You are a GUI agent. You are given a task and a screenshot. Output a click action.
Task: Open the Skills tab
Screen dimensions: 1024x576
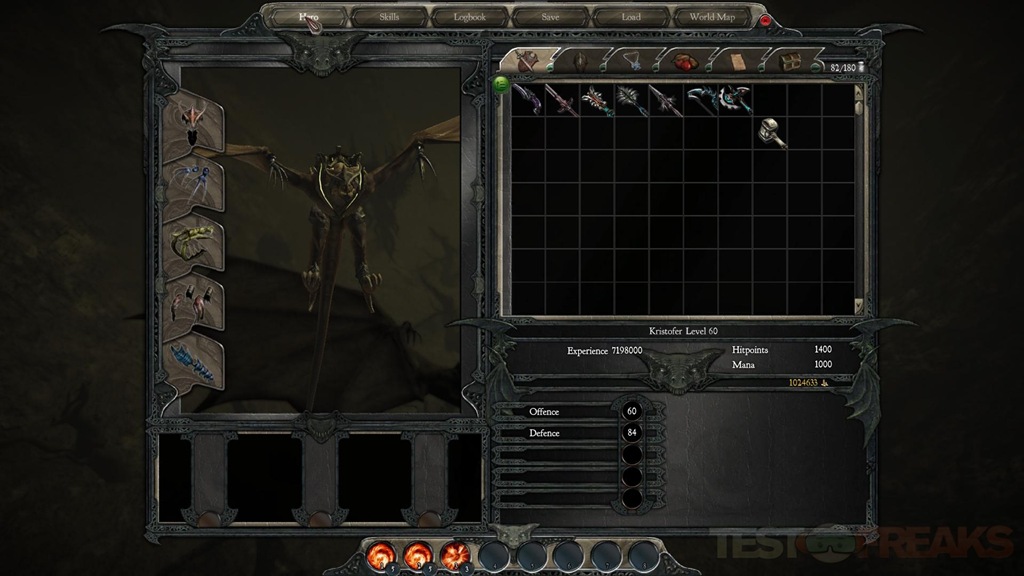point(389,17)
